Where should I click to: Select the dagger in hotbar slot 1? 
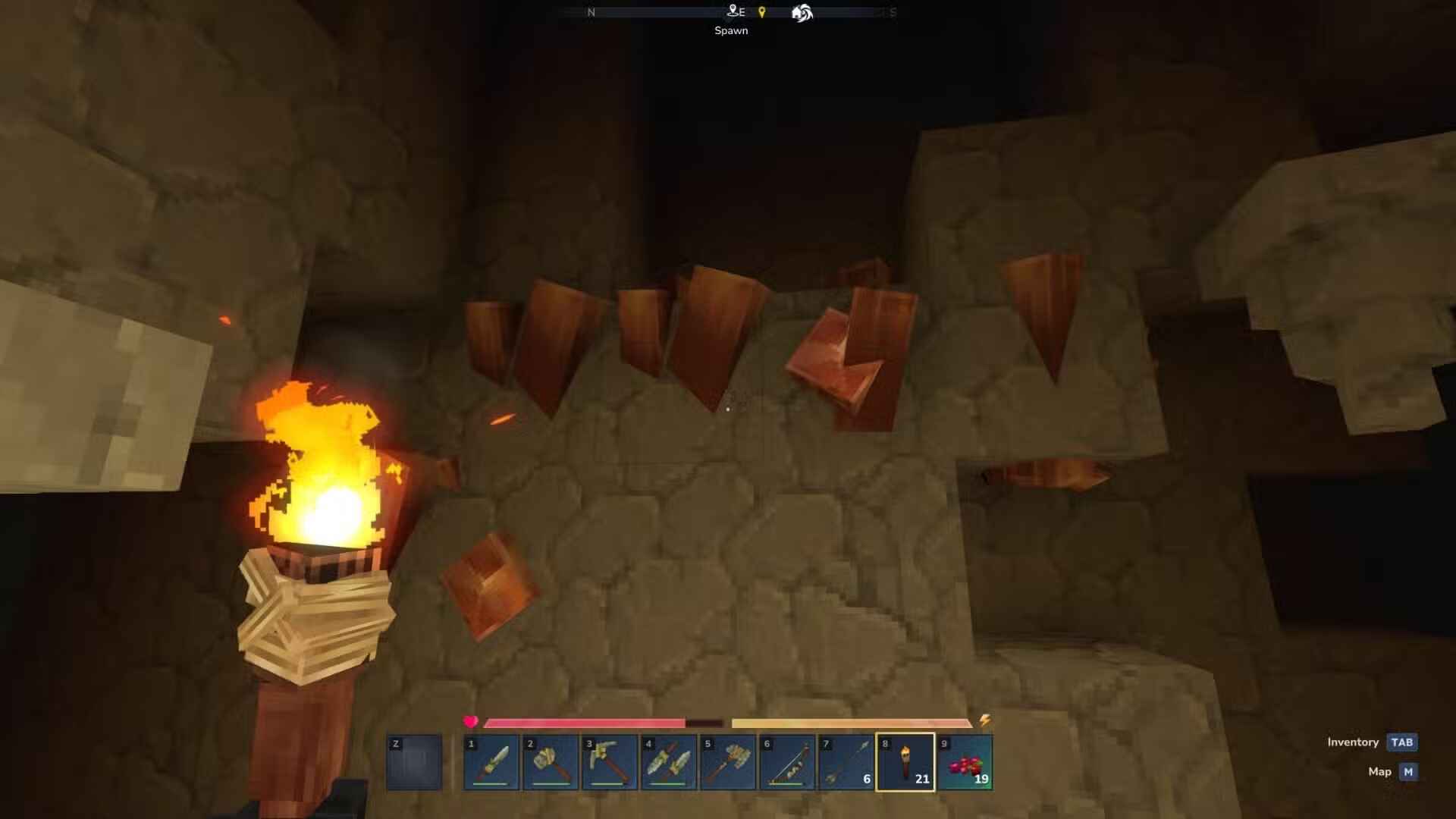pos(490,762)
